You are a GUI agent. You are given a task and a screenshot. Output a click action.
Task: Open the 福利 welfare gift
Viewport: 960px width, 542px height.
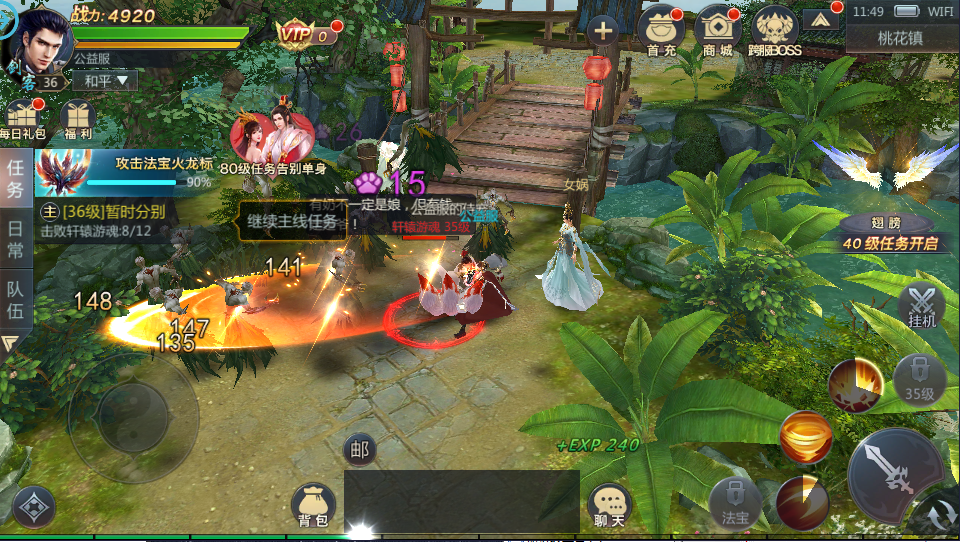77,118
